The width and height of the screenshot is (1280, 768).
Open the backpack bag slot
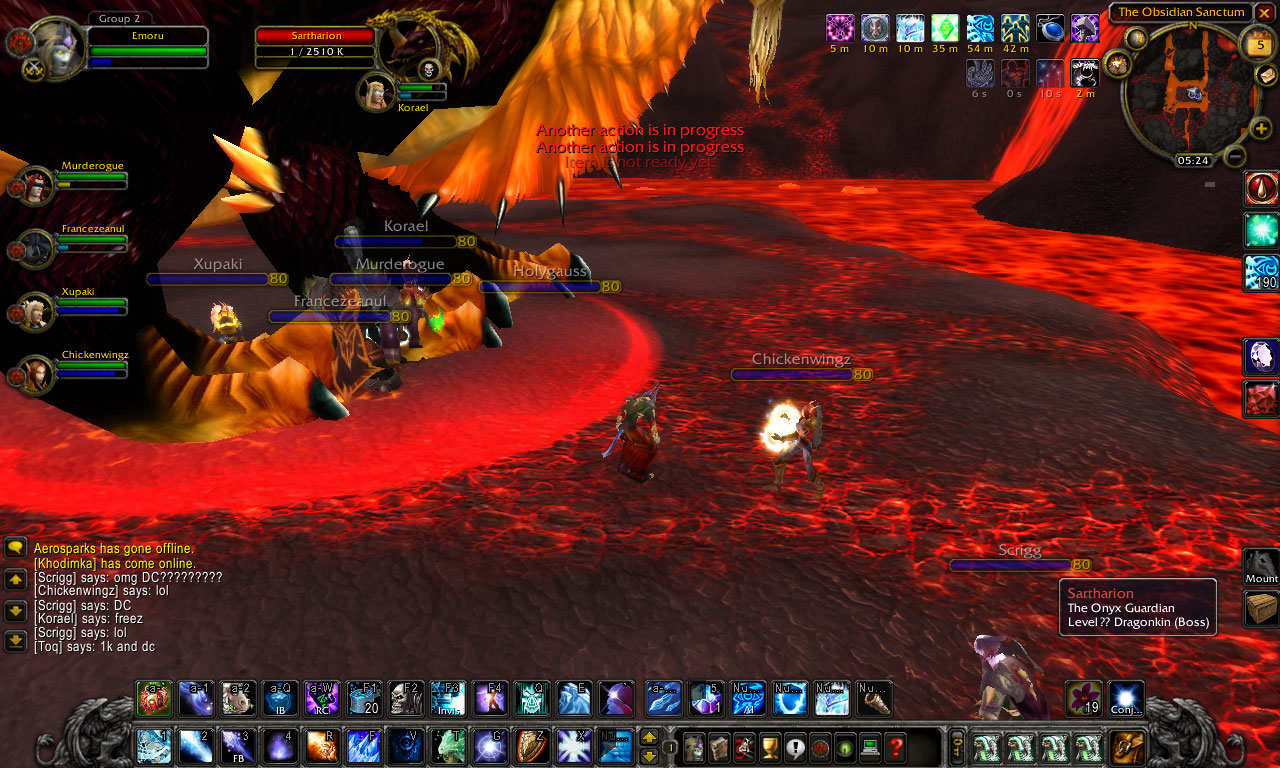click(1129, 747)
